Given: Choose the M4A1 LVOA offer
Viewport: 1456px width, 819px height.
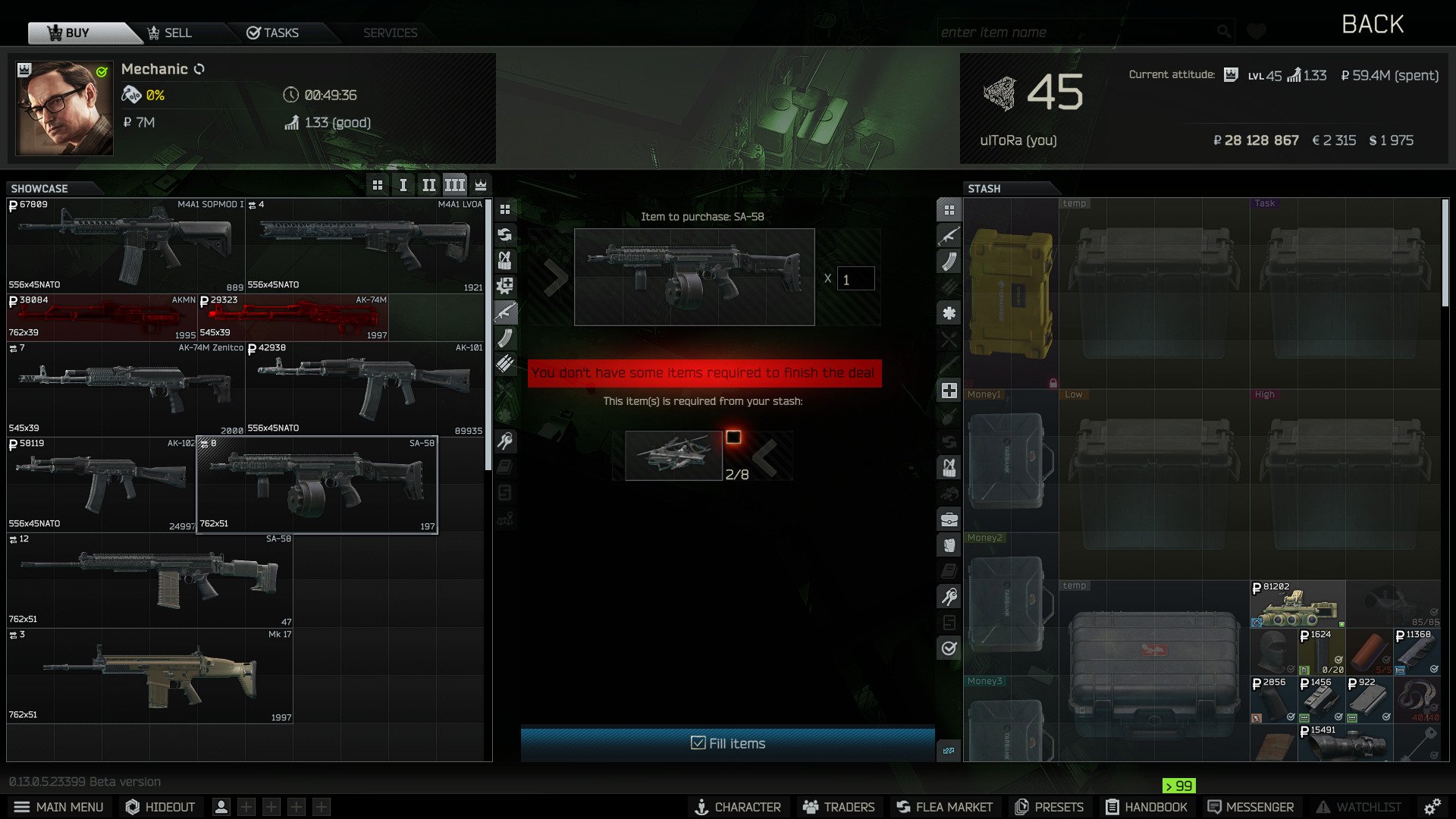Looking at the screenshot, I should (365, 245).
